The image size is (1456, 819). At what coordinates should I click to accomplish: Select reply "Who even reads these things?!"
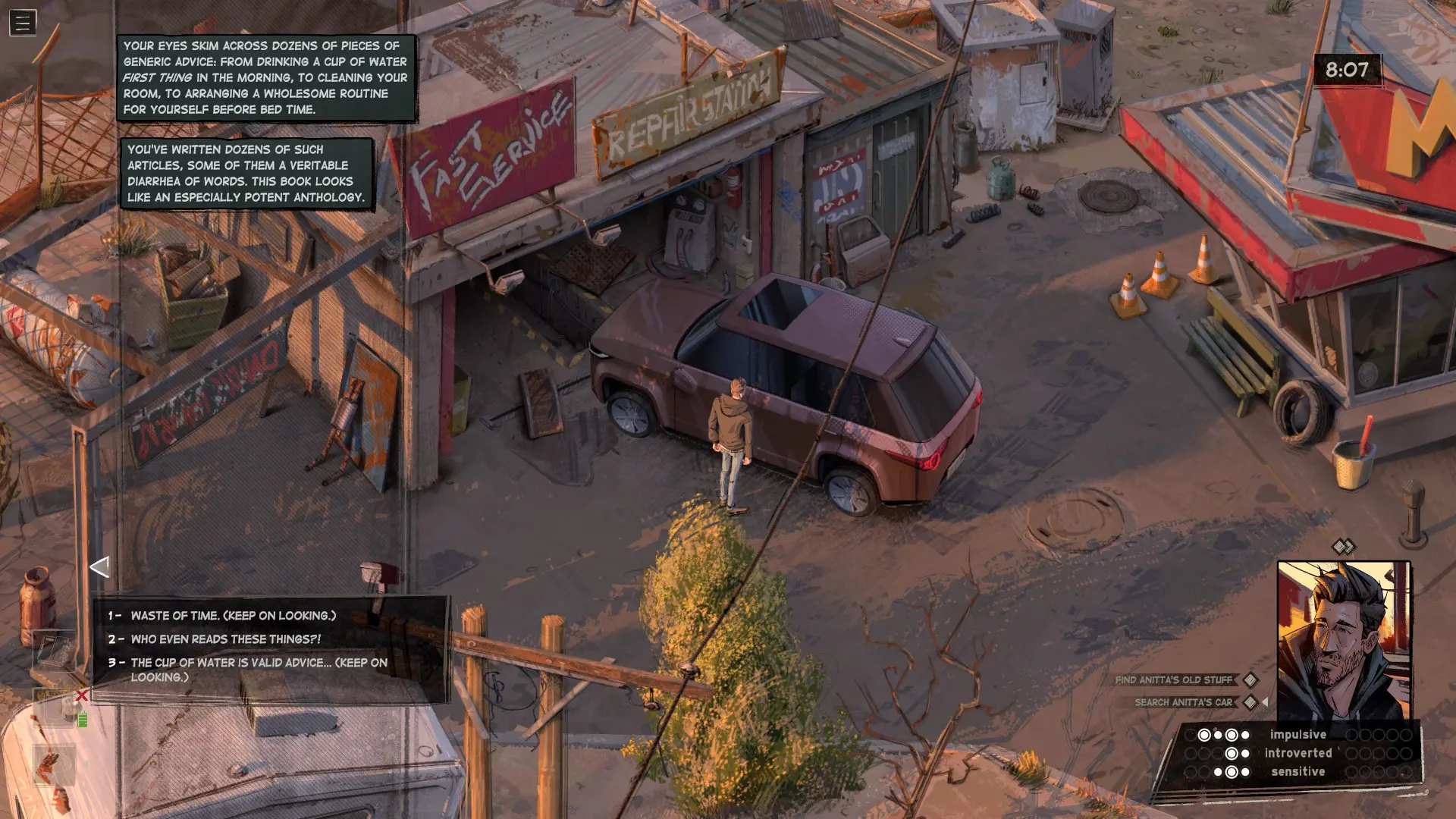click(225, 639)
